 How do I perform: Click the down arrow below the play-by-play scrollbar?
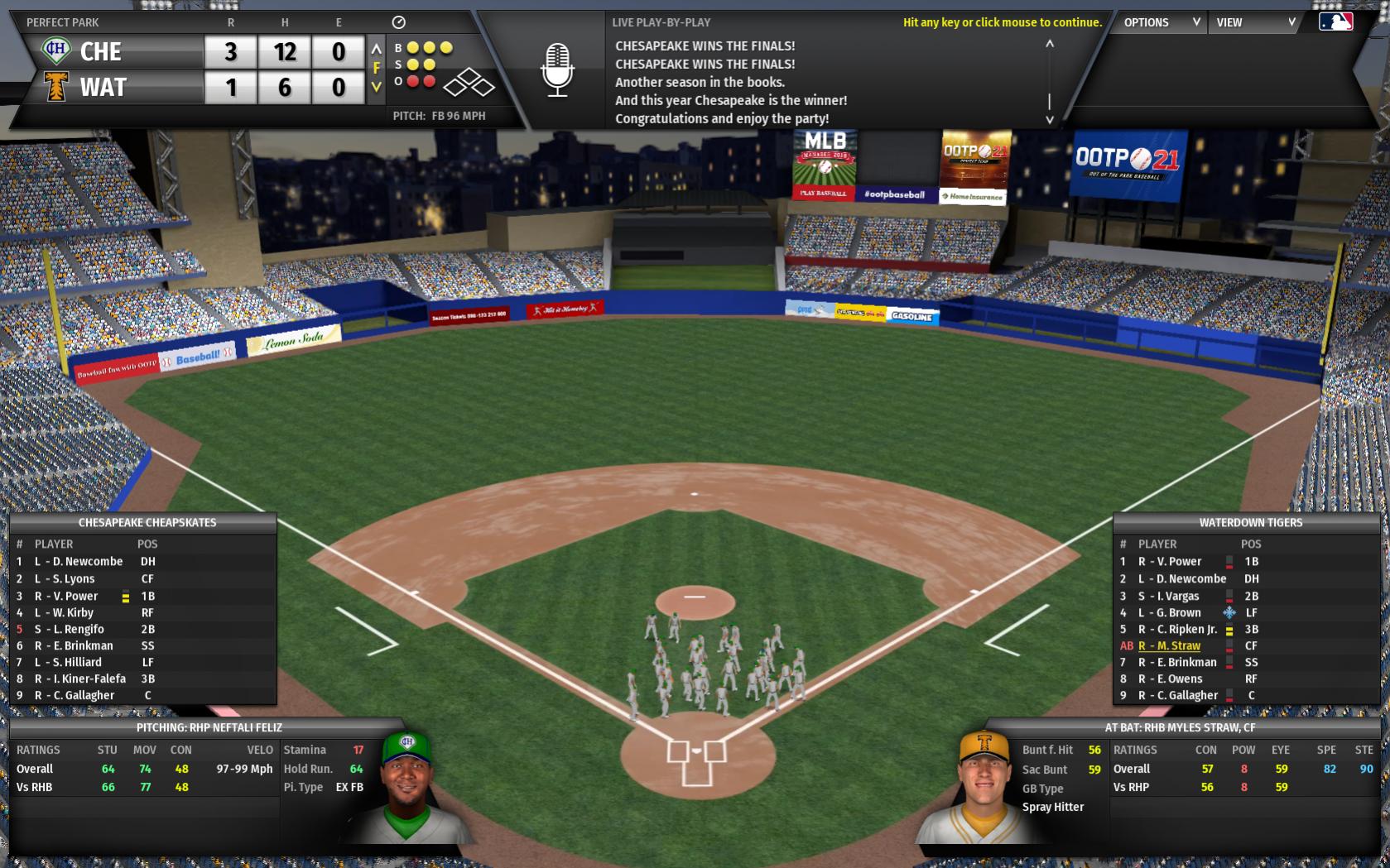(1049, 119)
